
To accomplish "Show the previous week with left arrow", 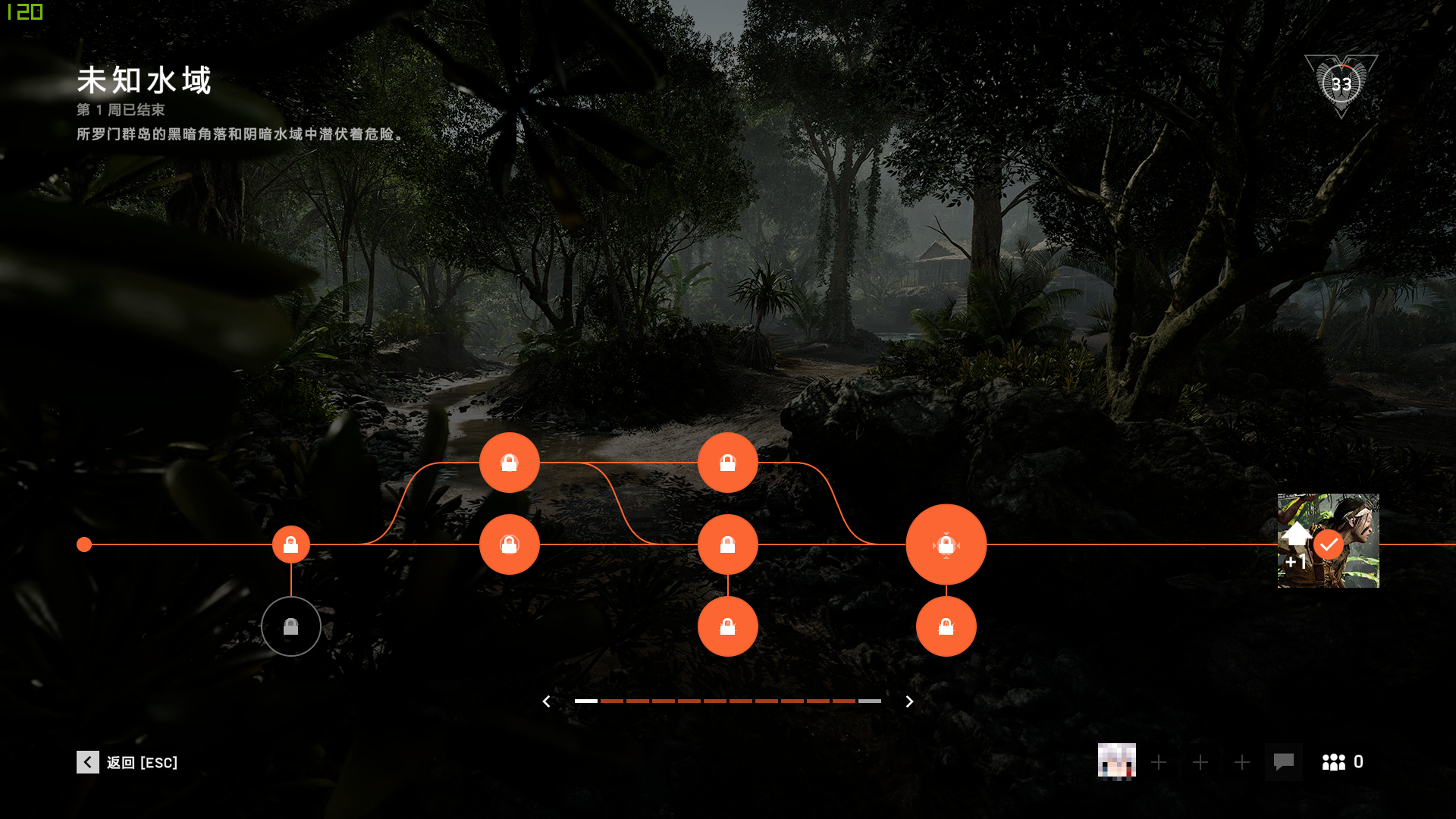I will 546,701.
